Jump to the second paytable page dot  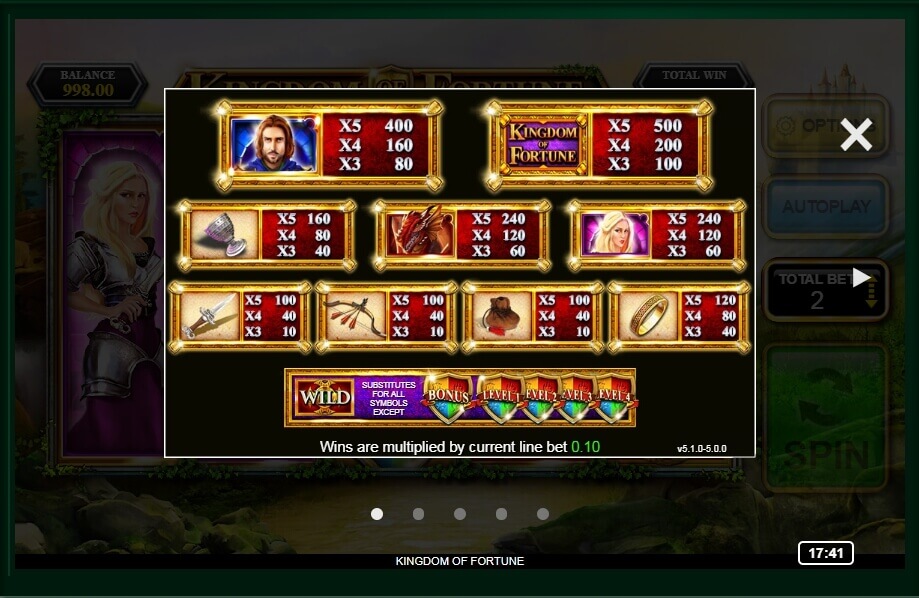(418, 514)
